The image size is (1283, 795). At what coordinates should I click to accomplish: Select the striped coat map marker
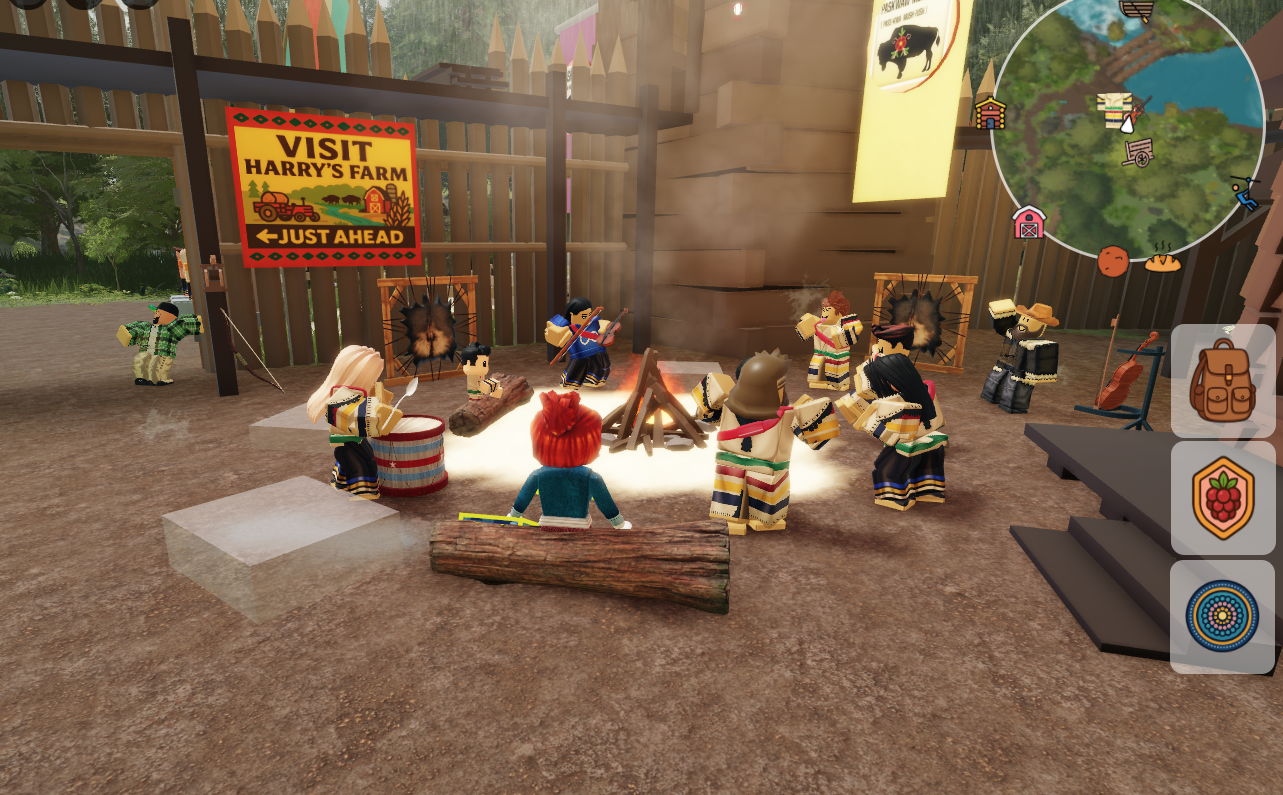click(x=1113, y=109)
